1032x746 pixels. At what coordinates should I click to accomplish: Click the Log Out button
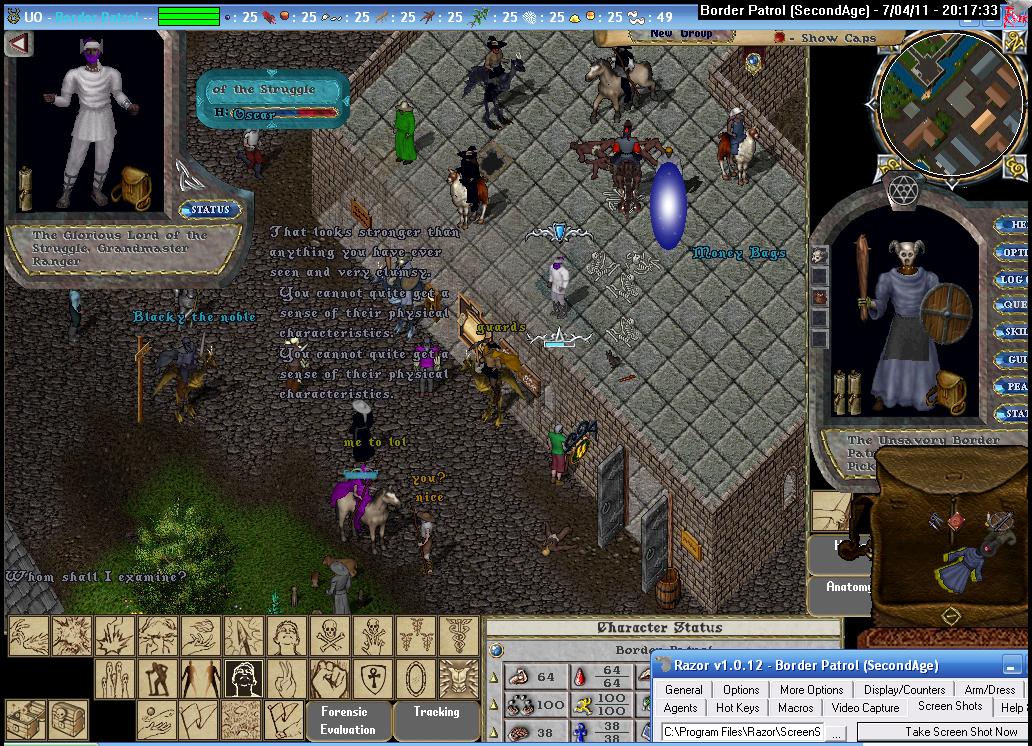pos(1014,279)
